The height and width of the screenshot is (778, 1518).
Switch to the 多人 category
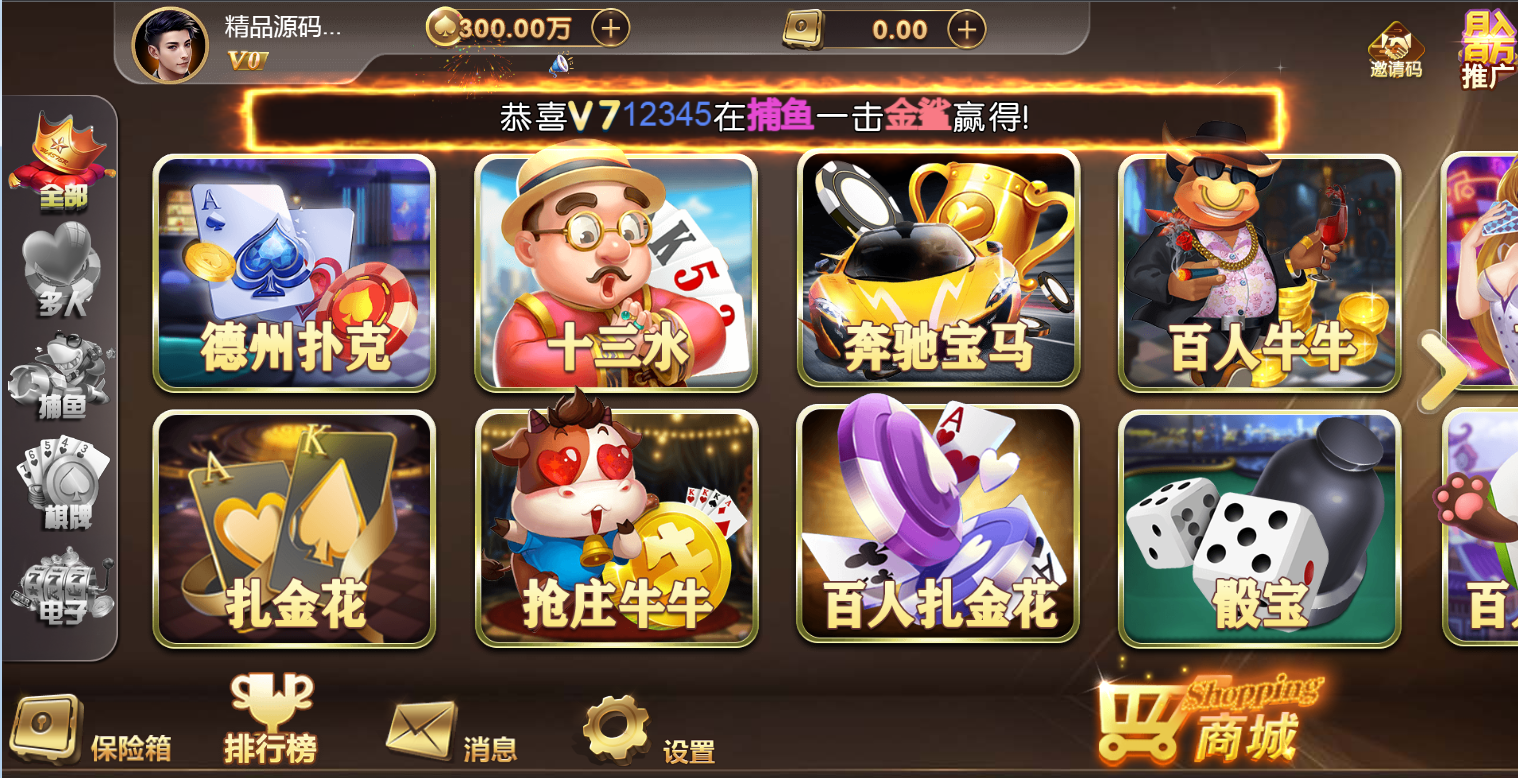click(x=60, y=265)
